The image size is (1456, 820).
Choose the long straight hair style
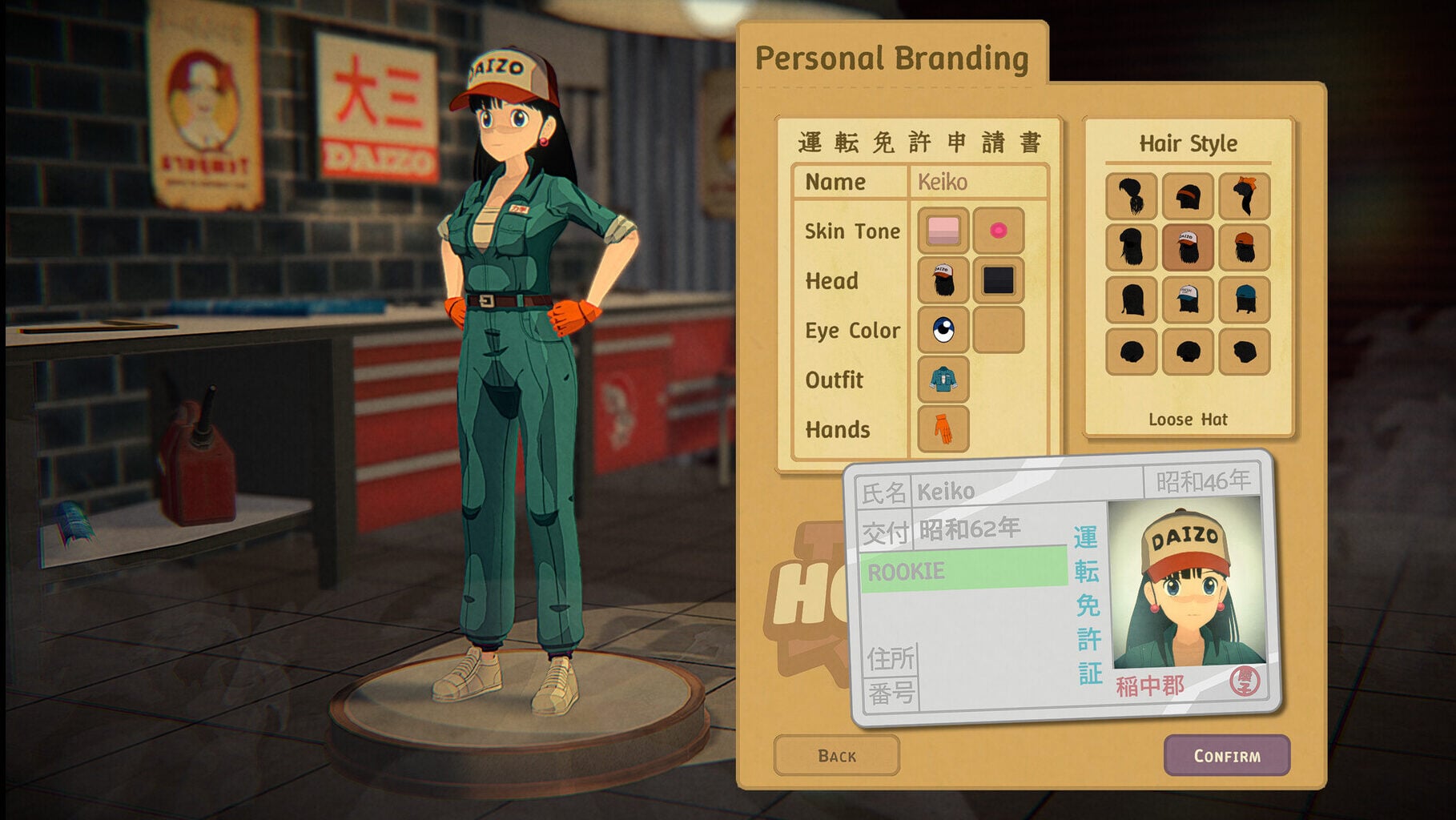(1131, 298)
